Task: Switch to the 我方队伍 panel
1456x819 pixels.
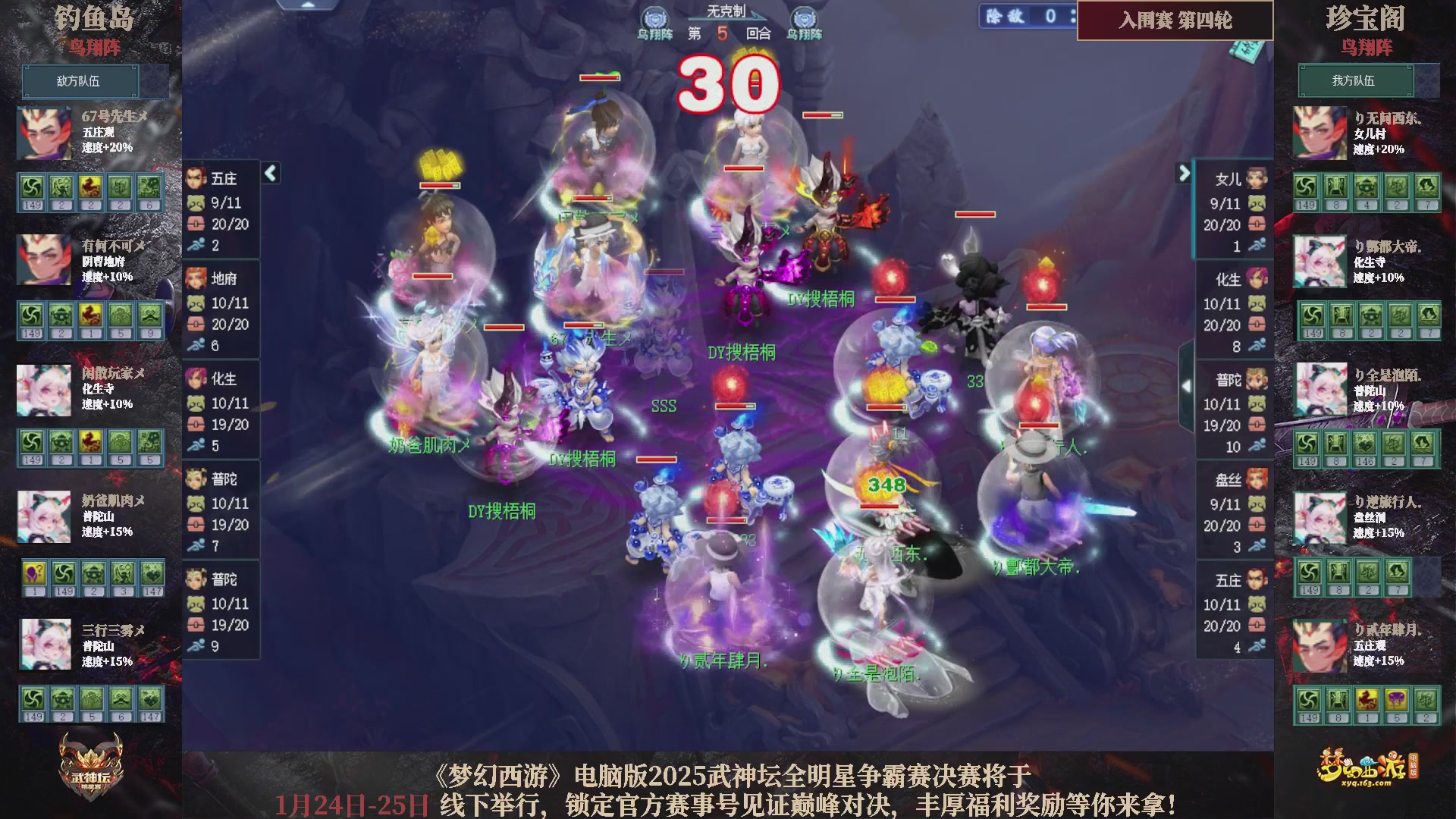Action: [1355, 81]
